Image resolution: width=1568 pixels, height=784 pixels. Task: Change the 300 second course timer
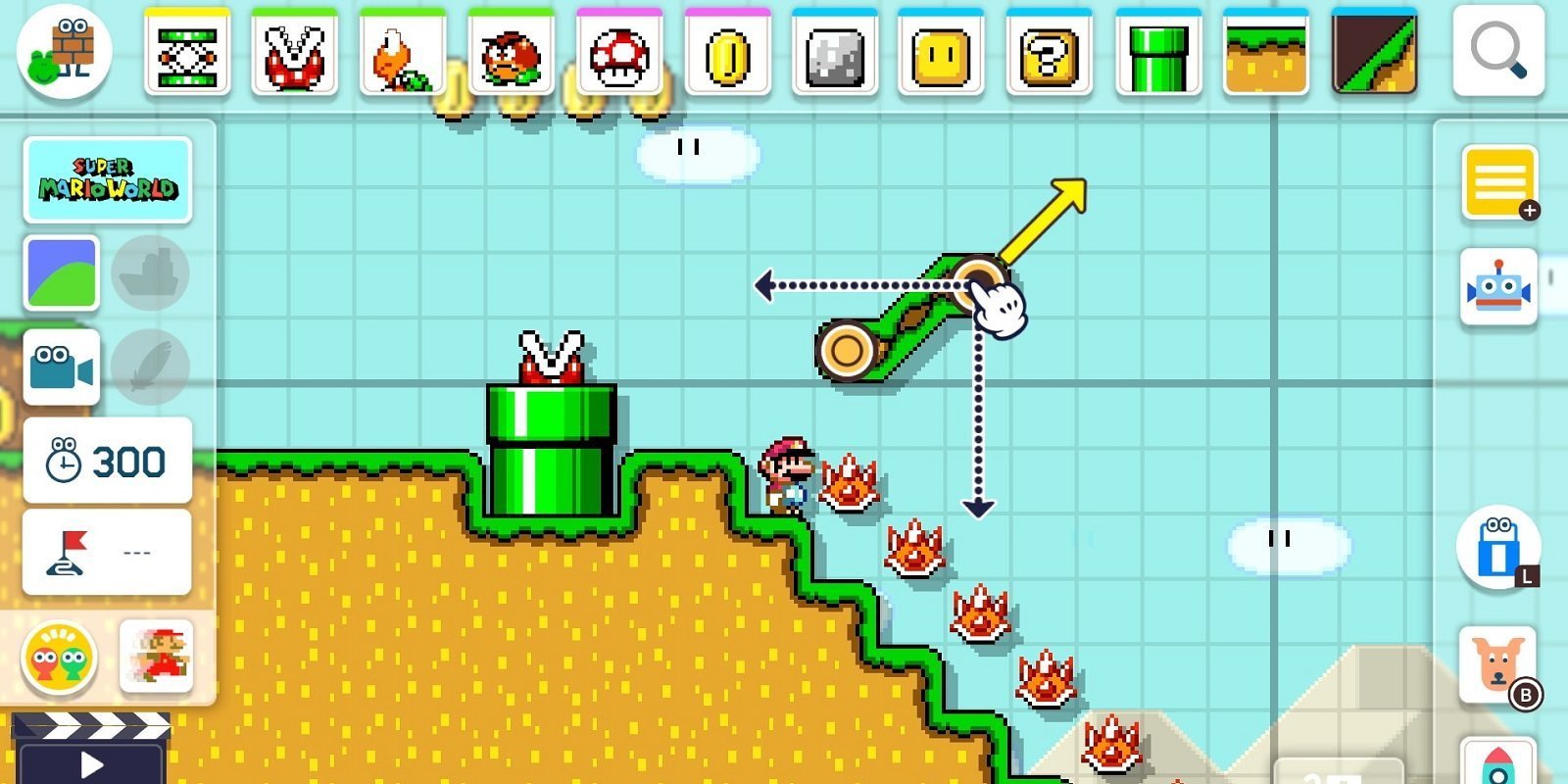[x=107, y=457]
